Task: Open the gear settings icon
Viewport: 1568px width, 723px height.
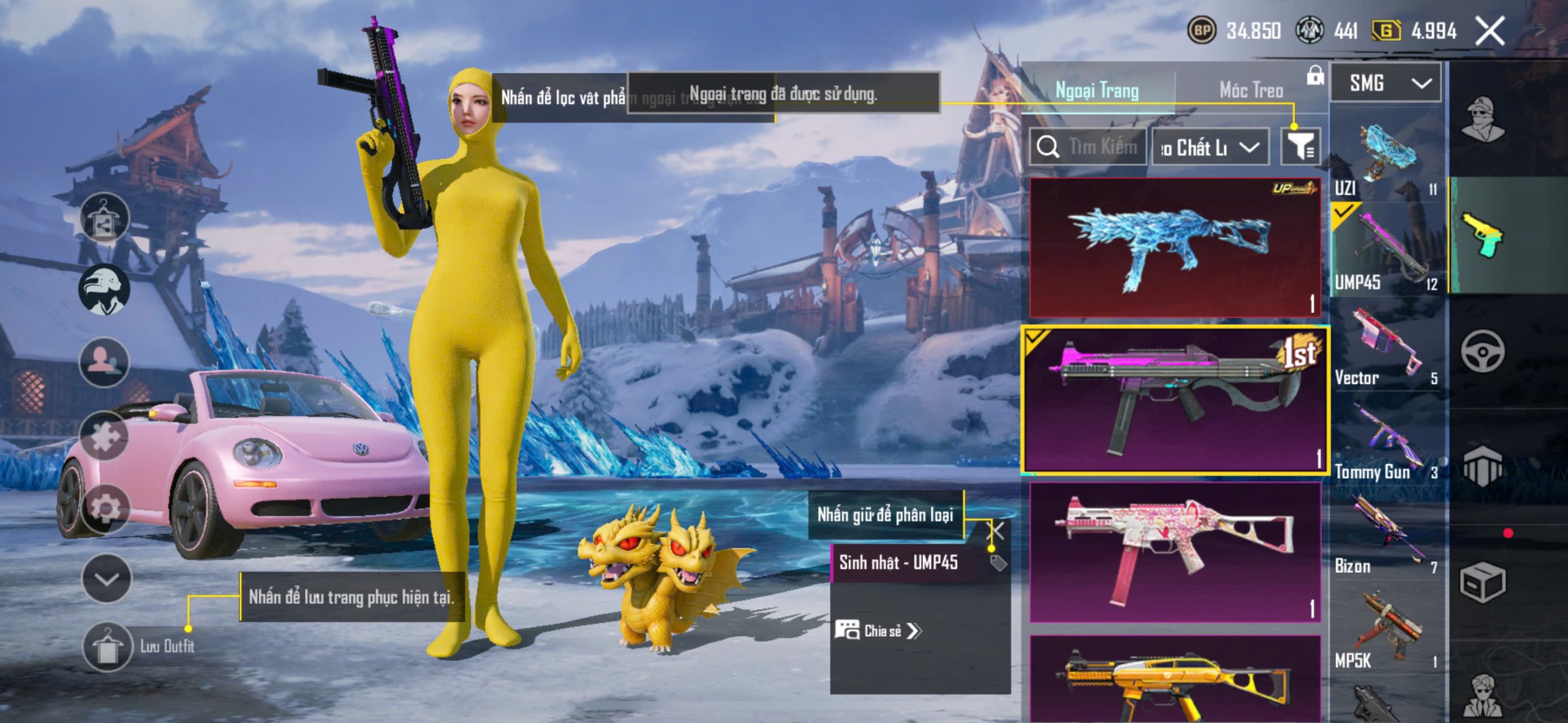Action: pyautogui.click(x=104, y=508)
